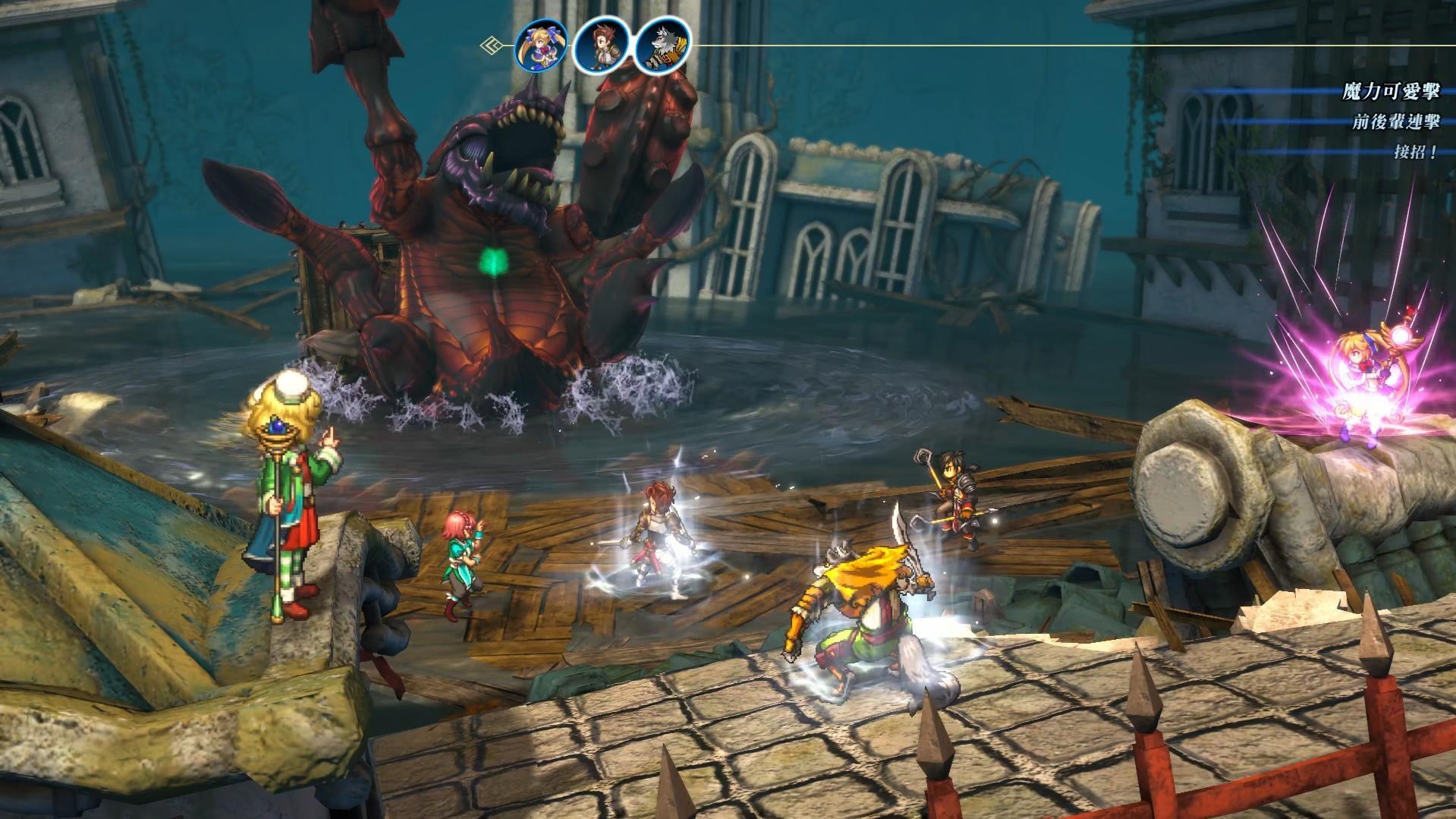
Task: Choose the white wolf turn order portrait
Action: tap(661, 46)
